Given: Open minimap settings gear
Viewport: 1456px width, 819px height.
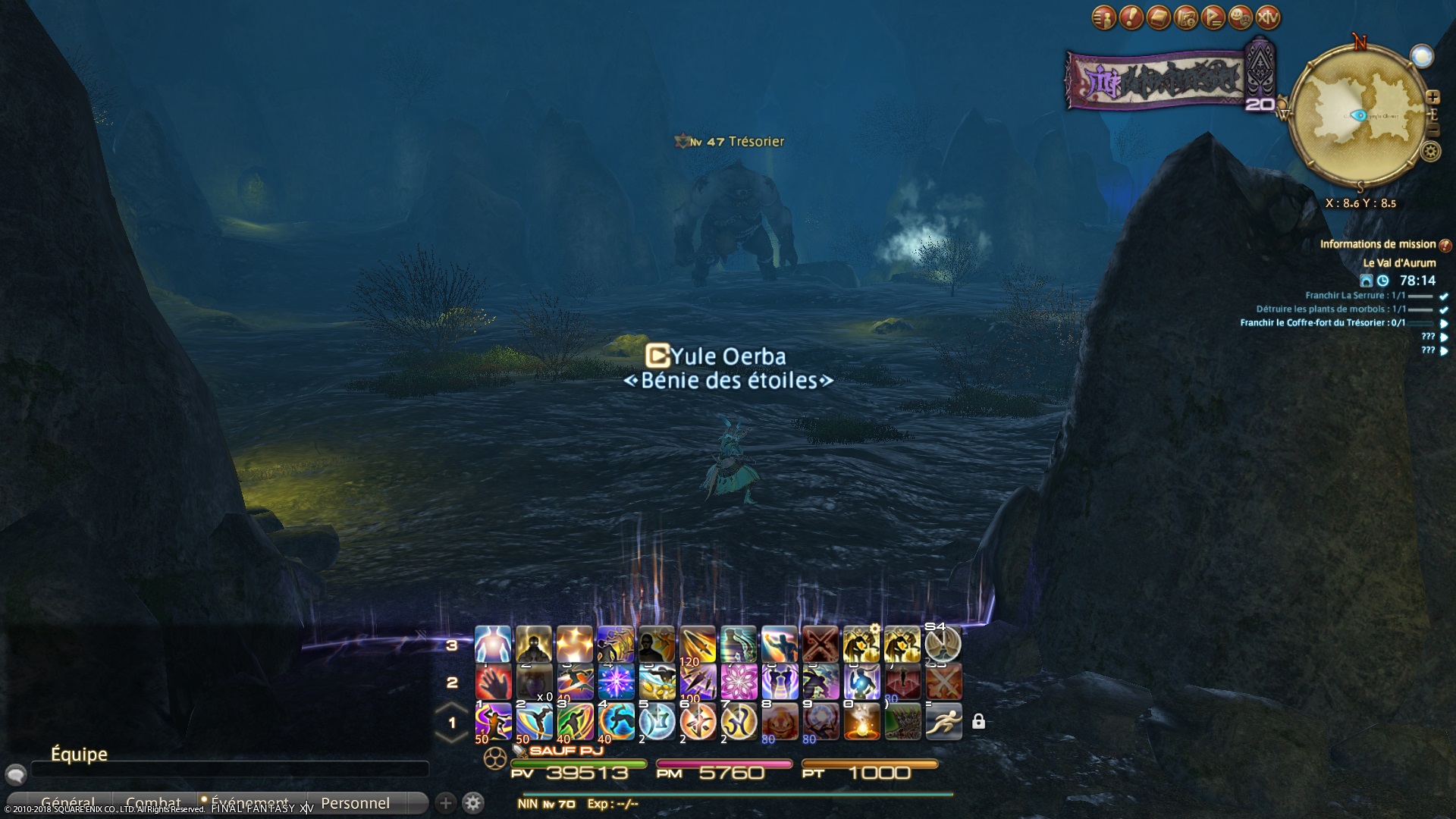Looking at the screenshot, I should click(1431, 152).
